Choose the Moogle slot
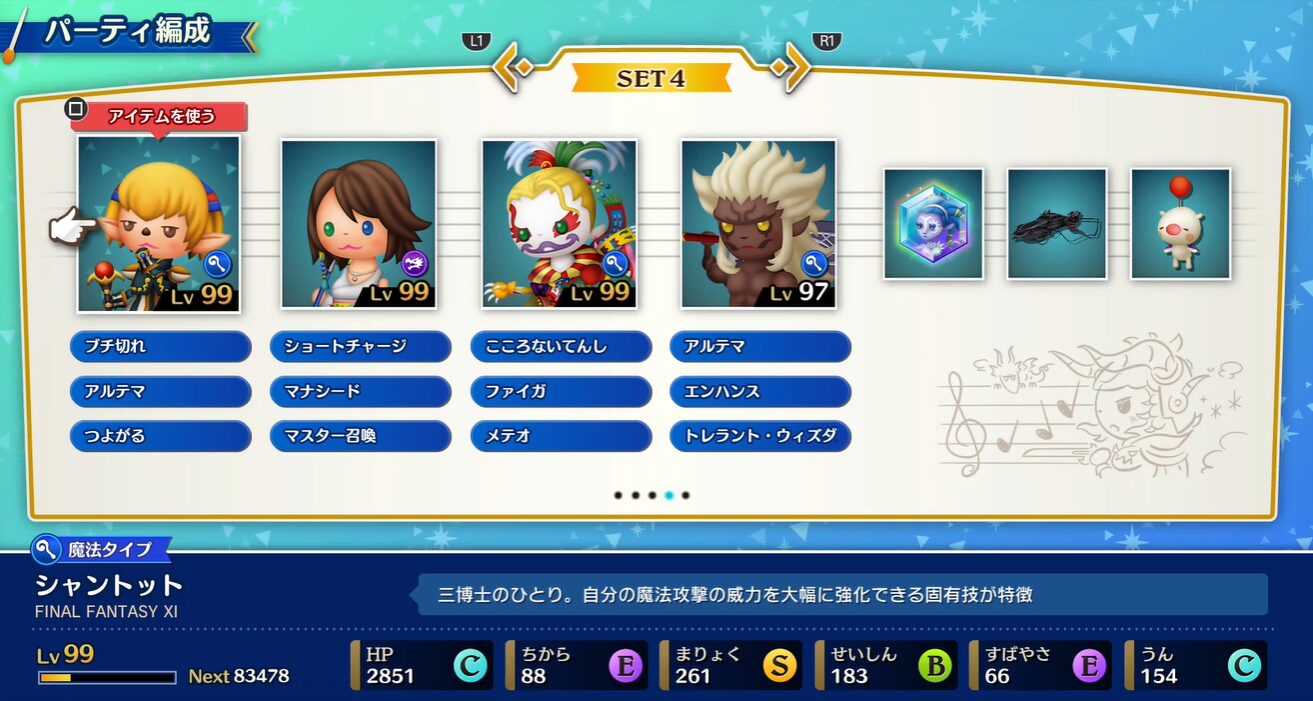 [1181, 223]
